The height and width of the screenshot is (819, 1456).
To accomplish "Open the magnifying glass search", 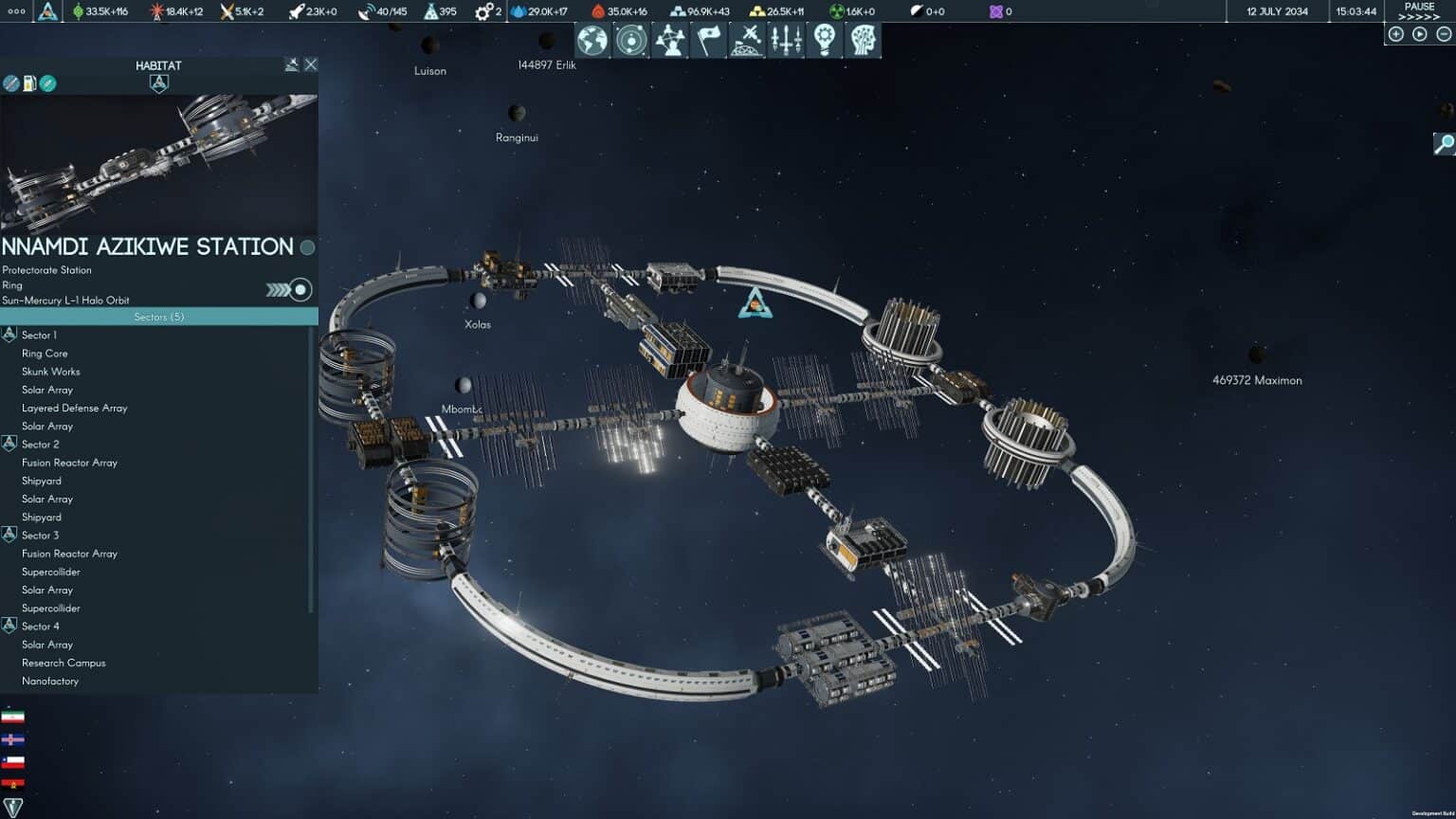I will (x=1444, y=144).
